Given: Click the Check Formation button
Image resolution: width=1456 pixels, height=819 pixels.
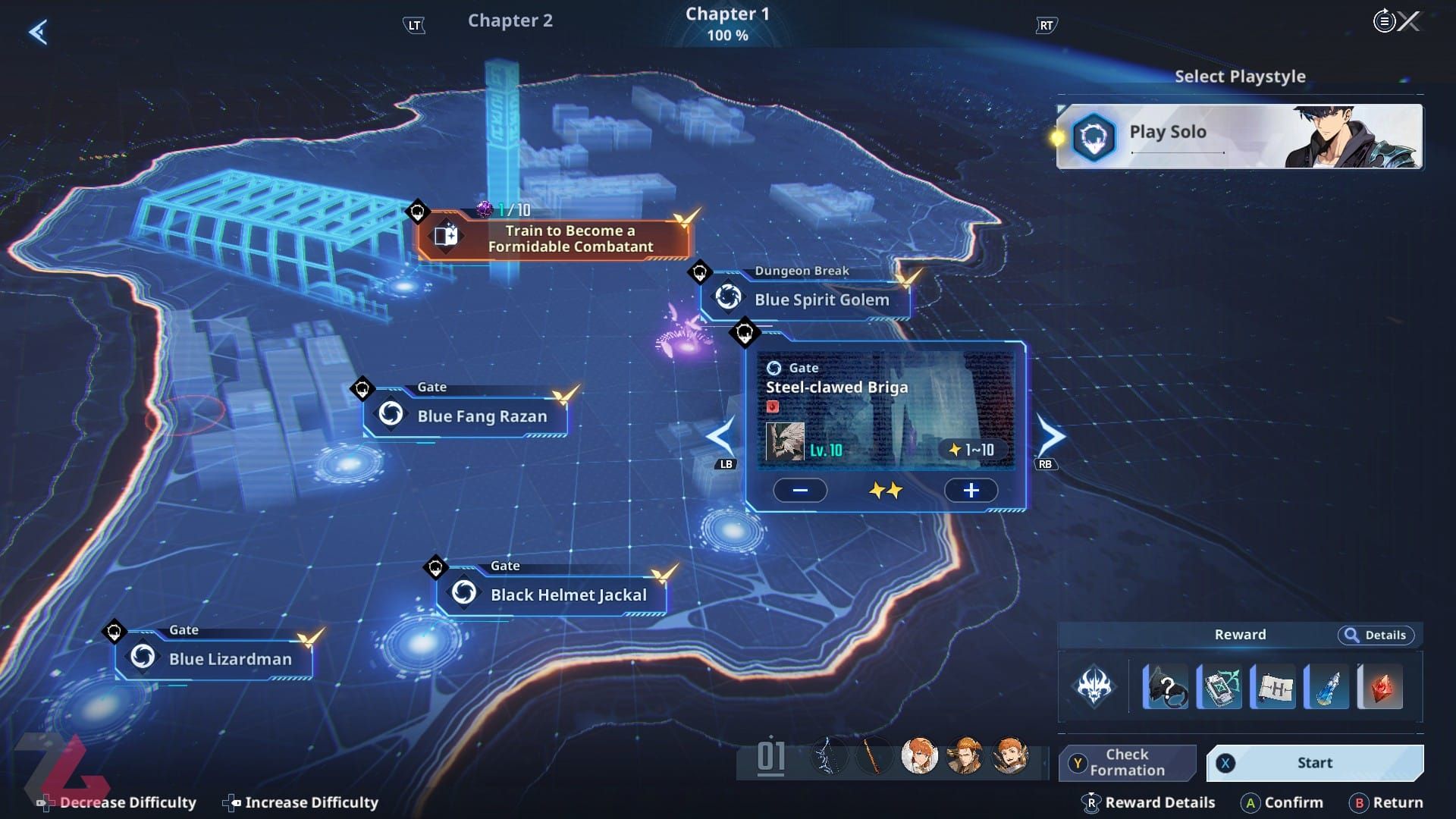Looking at the screenshot, I should click(1128, 762).
